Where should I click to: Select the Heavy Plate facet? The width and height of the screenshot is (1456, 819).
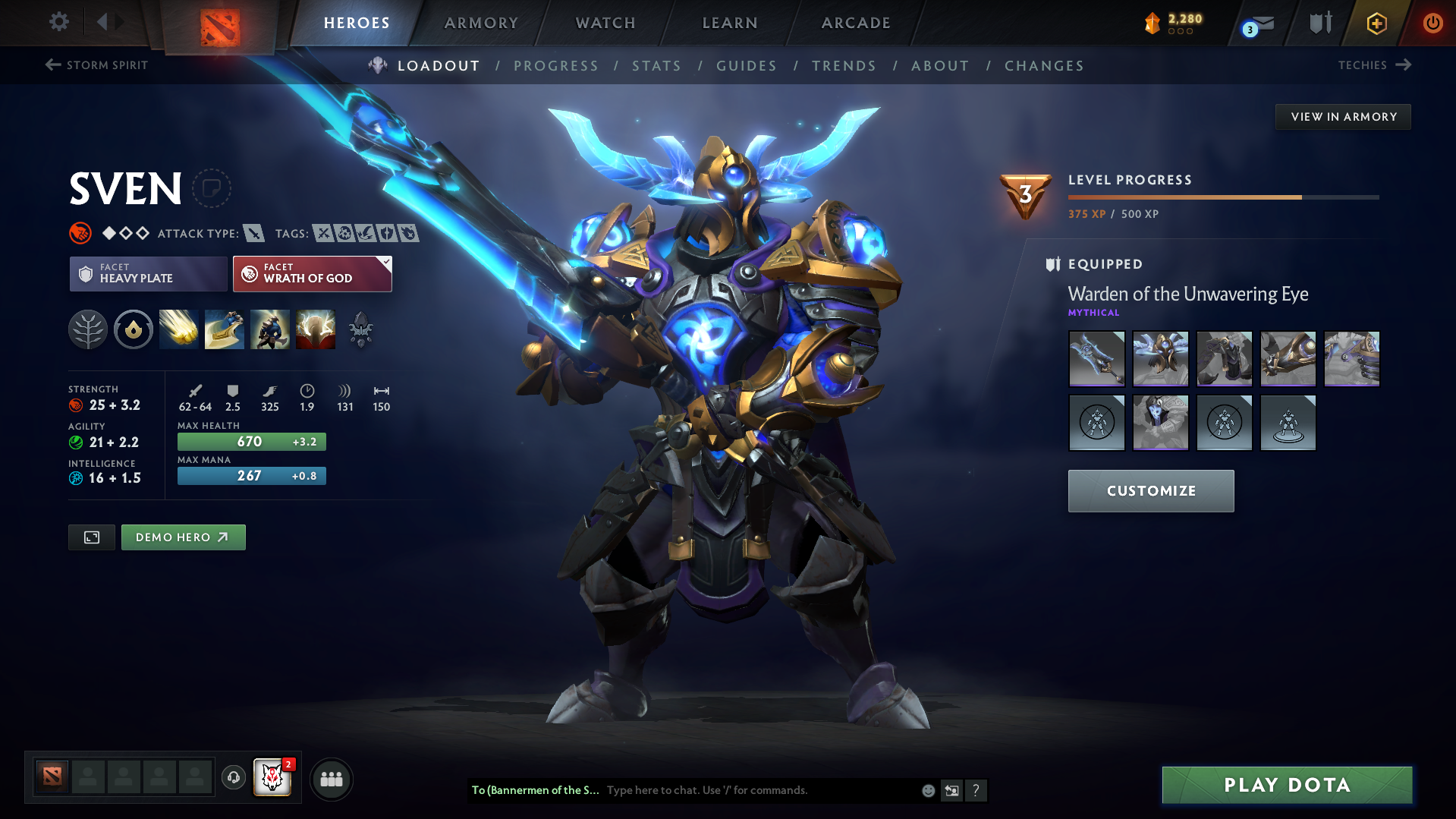(x=148, y=273)
